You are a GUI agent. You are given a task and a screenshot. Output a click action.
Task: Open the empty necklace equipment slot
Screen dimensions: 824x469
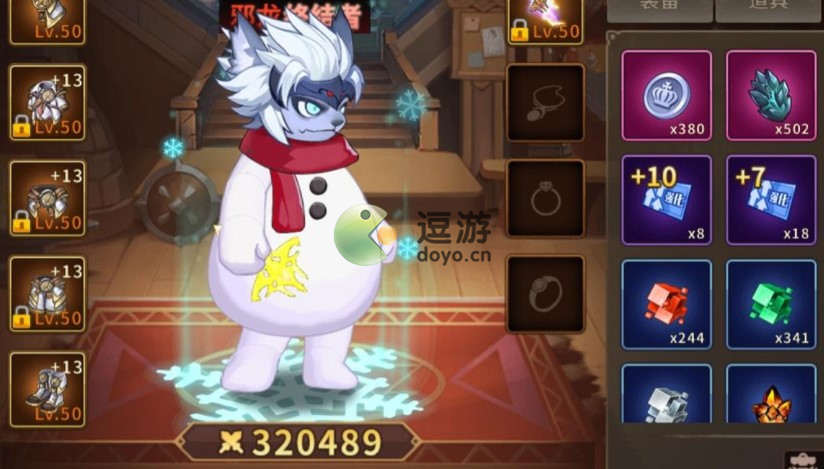[x=545, y=103]
